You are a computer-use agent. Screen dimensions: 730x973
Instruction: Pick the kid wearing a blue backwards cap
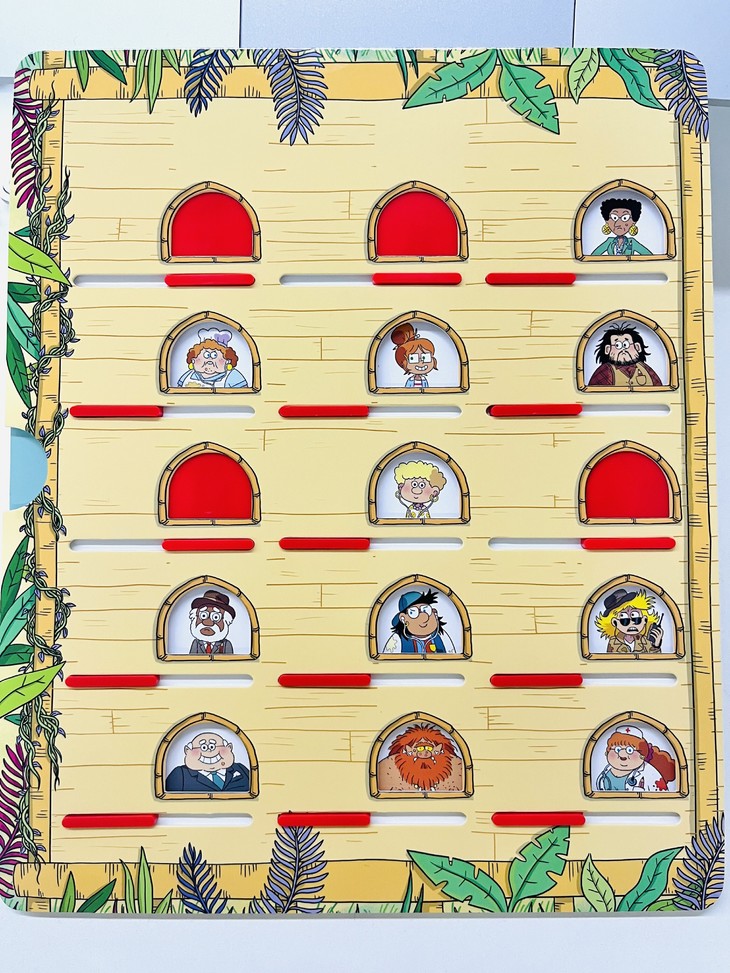click(419, 623)
